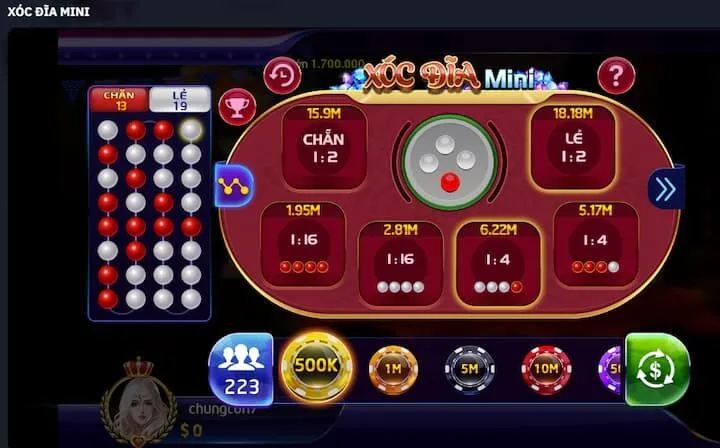The width and height of the screenshot is (720, 448).
Task: Choose the 5M chip
Action: click(x=469, y=370)
